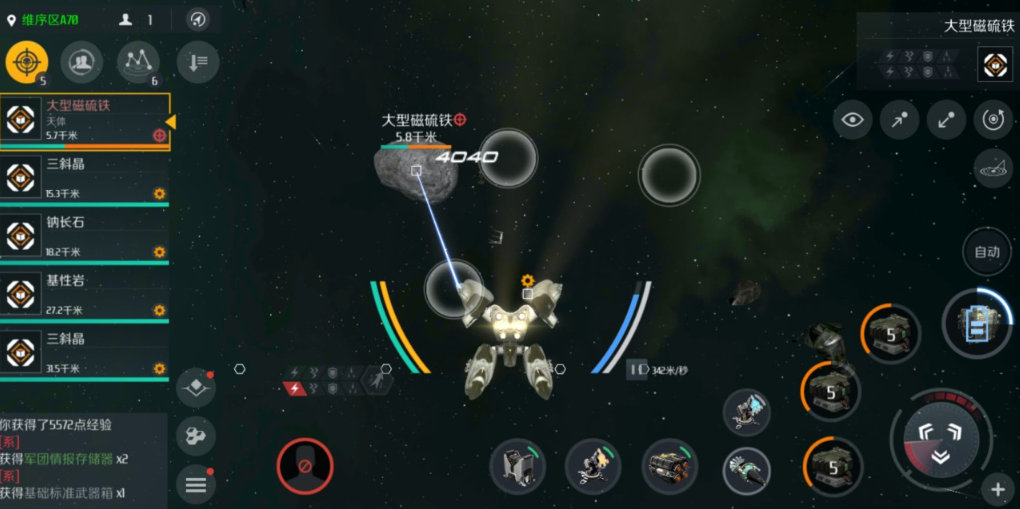Select the 钠长石 asteroid entry
1020x509 pixels.
coord(85,236)
